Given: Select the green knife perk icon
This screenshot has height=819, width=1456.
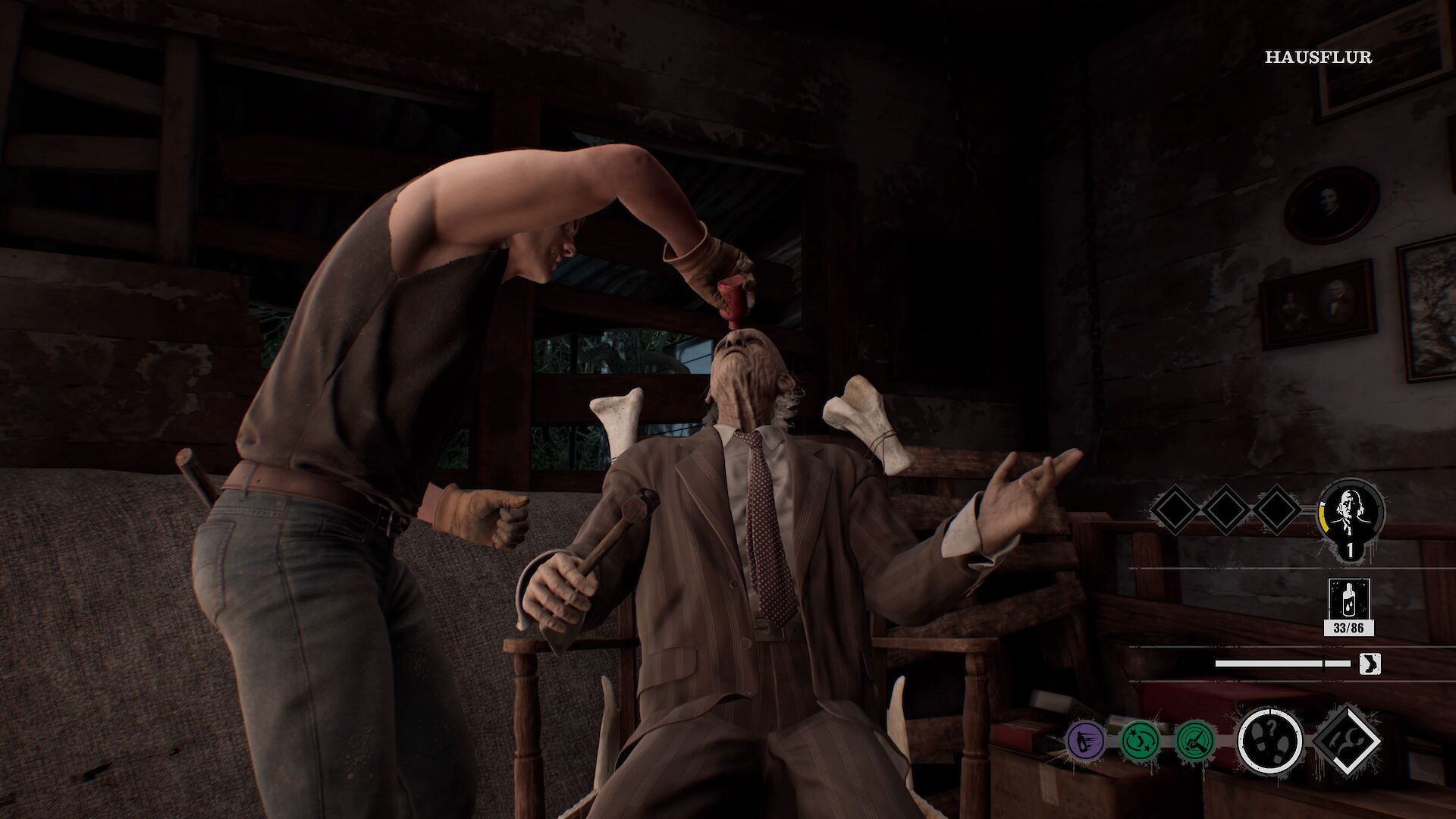Looking at the screenshot, I should (1195, 739).
